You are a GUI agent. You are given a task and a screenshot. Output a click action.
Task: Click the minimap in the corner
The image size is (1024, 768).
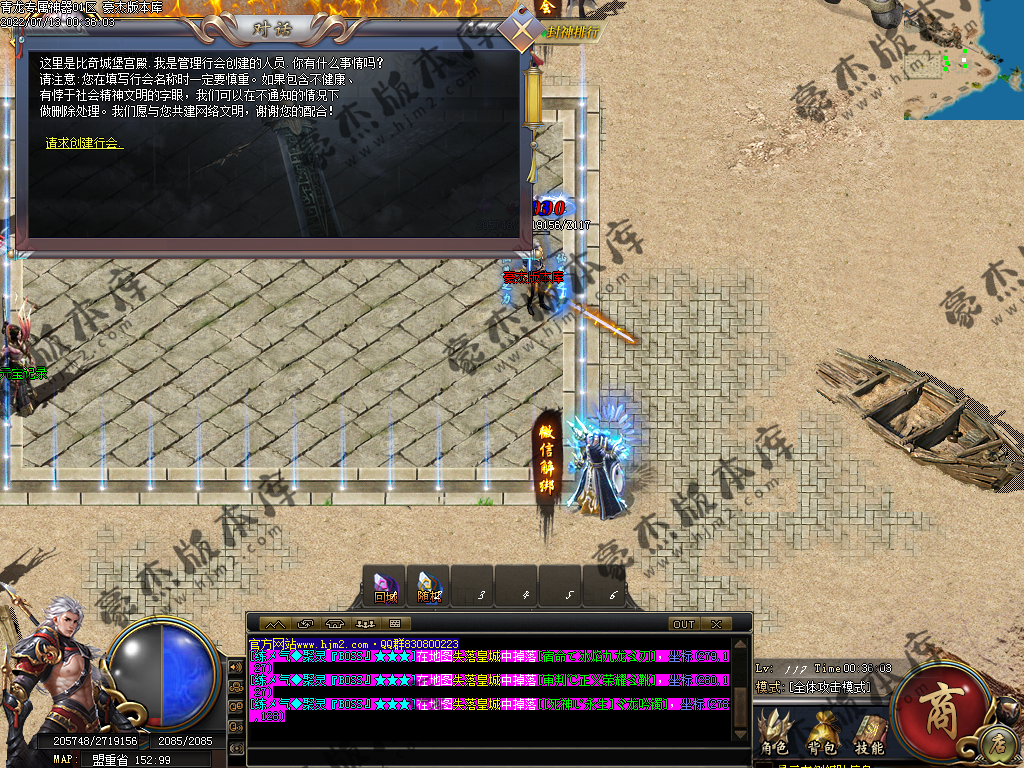click(963, 60)
